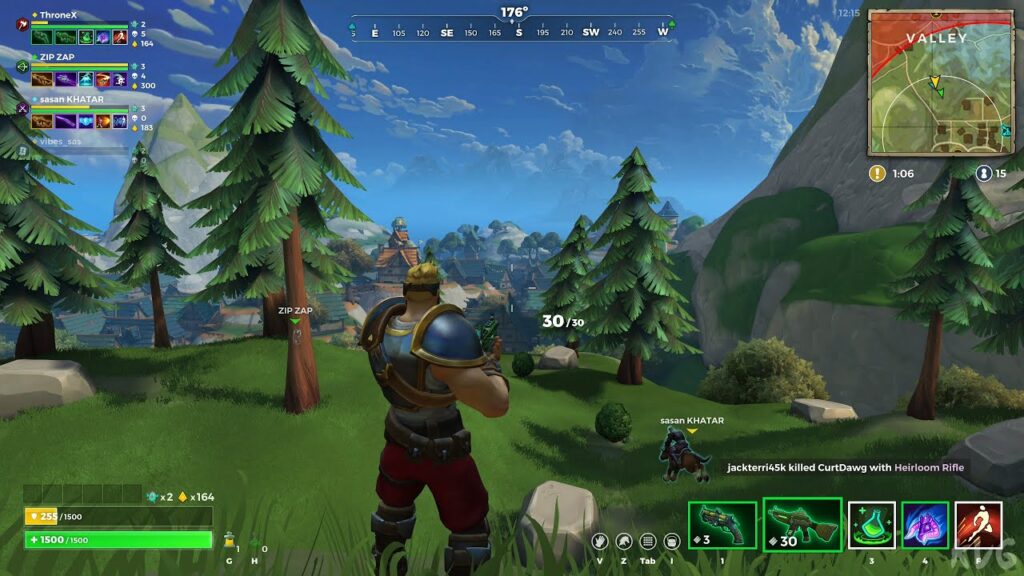Select teammate ThroneX's axe class icon
This screenshot has height=576, width=1024.
(21, 26)
